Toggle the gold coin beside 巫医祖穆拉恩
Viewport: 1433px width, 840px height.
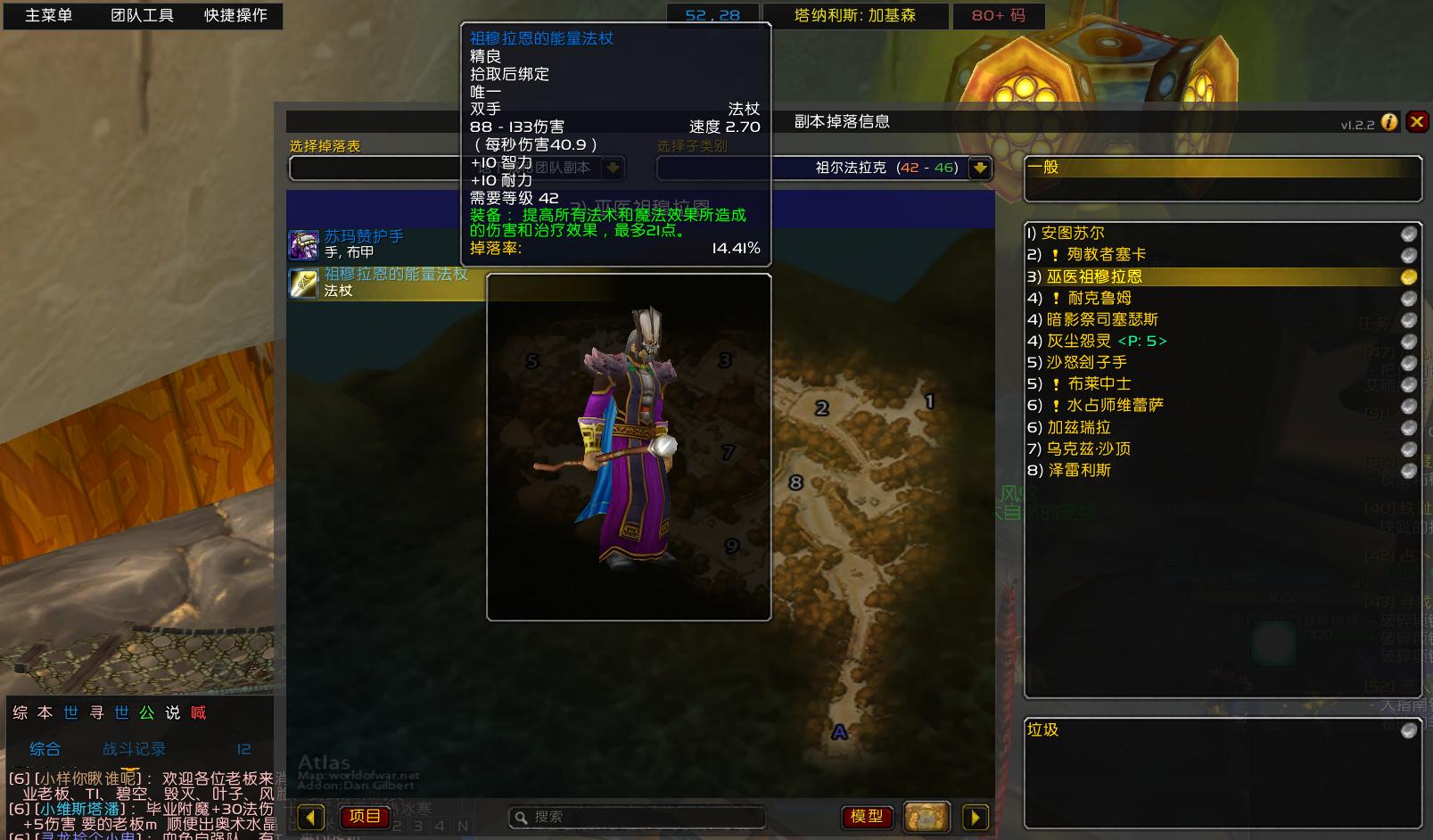click(x=1408, y=276)
